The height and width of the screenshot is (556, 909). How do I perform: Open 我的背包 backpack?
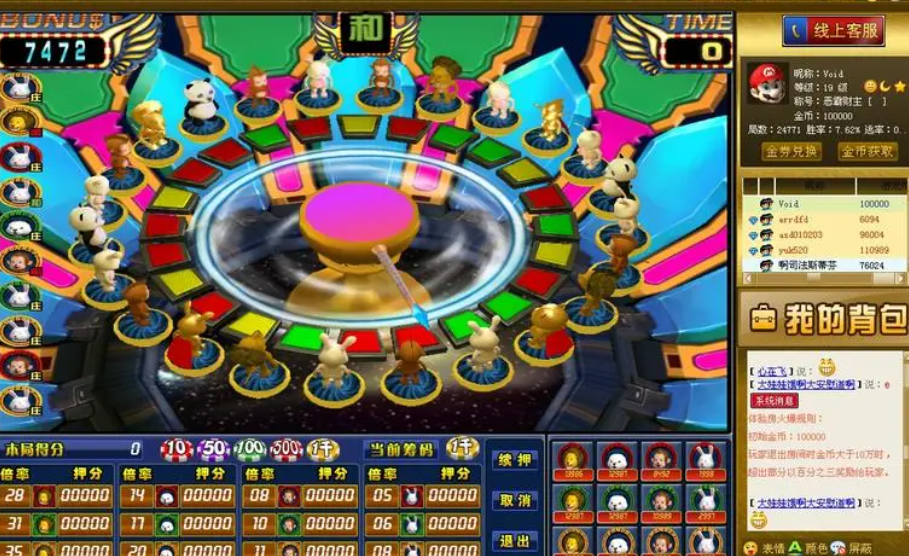(824, 320)
